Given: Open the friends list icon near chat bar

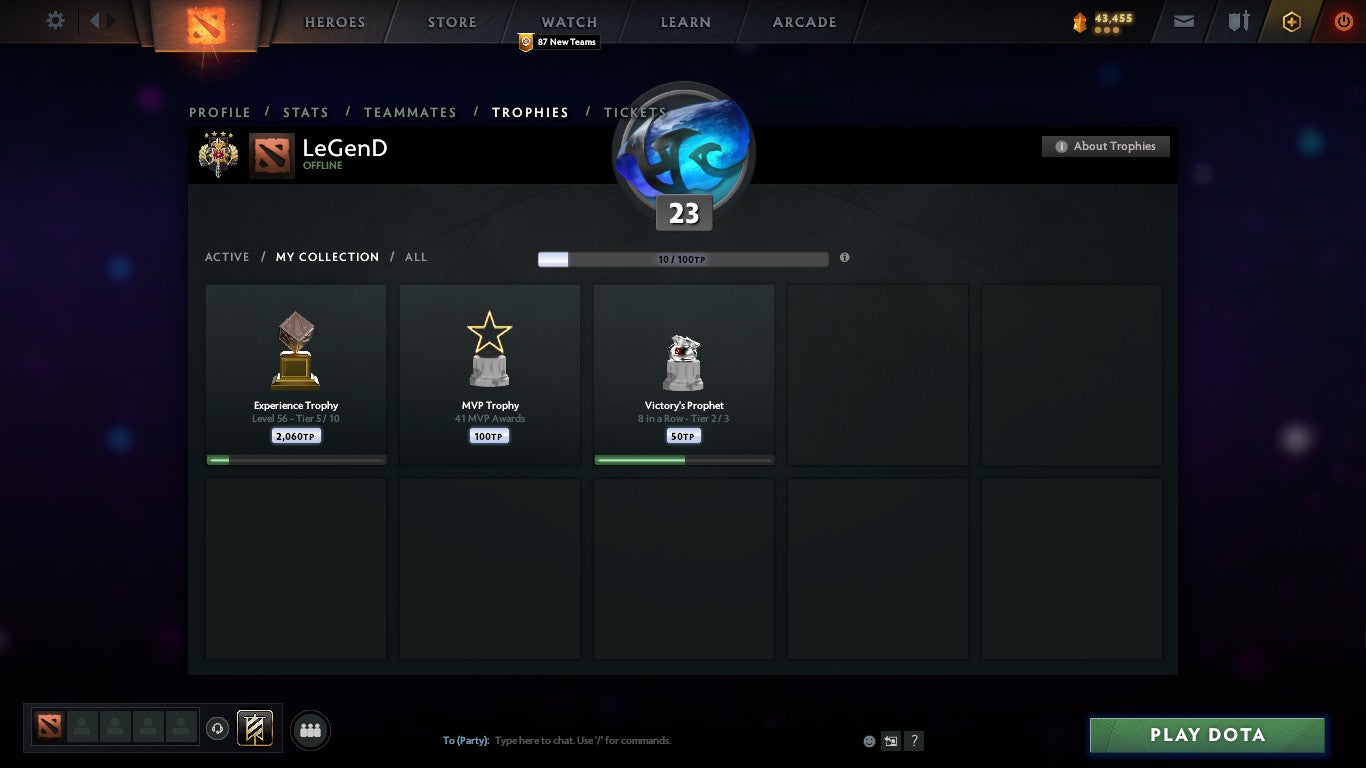Looking at the screenshot, I should [x=310, y=730].
